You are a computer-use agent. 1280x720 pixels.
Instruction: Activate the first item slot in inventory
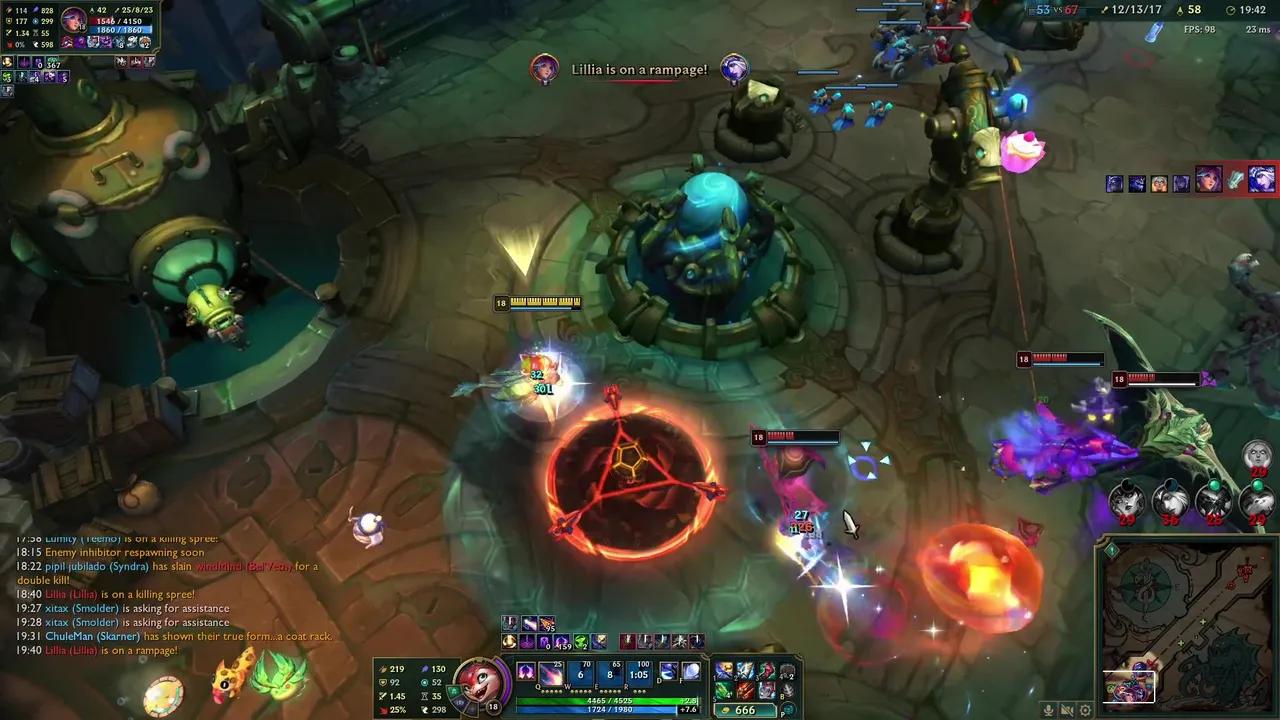(723, 671)
